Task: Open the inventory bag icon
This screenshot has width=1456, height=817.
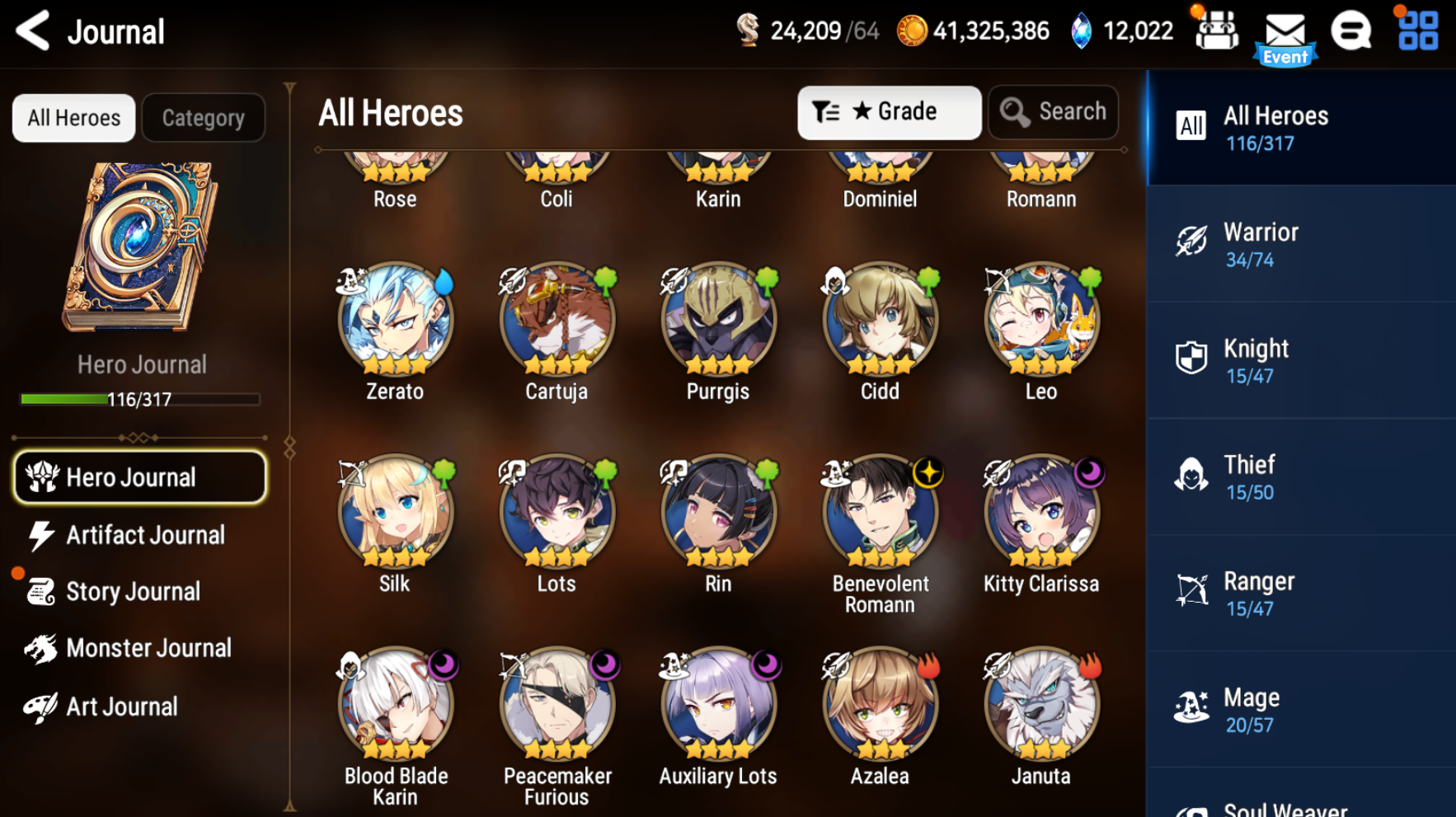Action: click(1217, 30)
